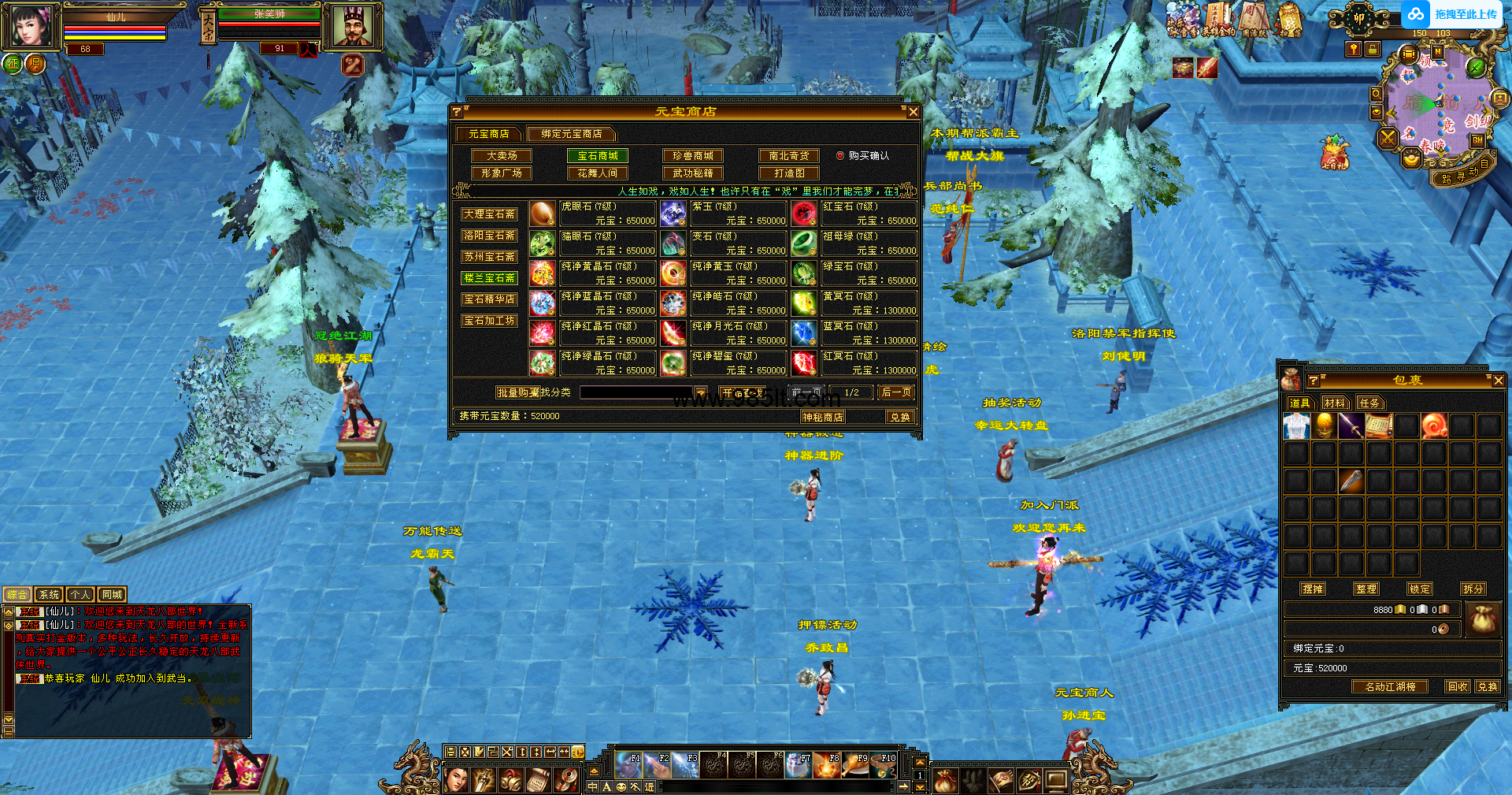Sort the bag with 整理 button

click(1366, 589)
